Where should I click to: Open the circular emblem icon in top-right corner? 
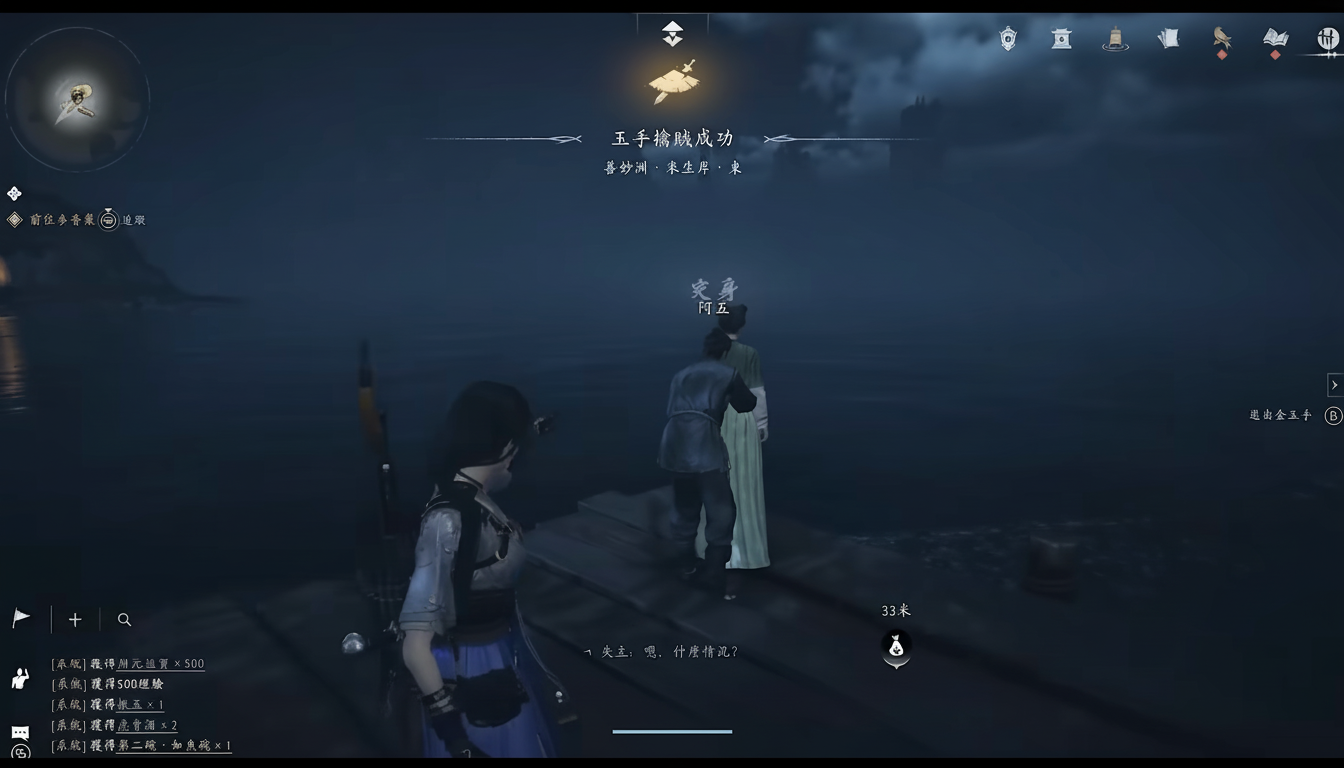(x=1330, y=38)
